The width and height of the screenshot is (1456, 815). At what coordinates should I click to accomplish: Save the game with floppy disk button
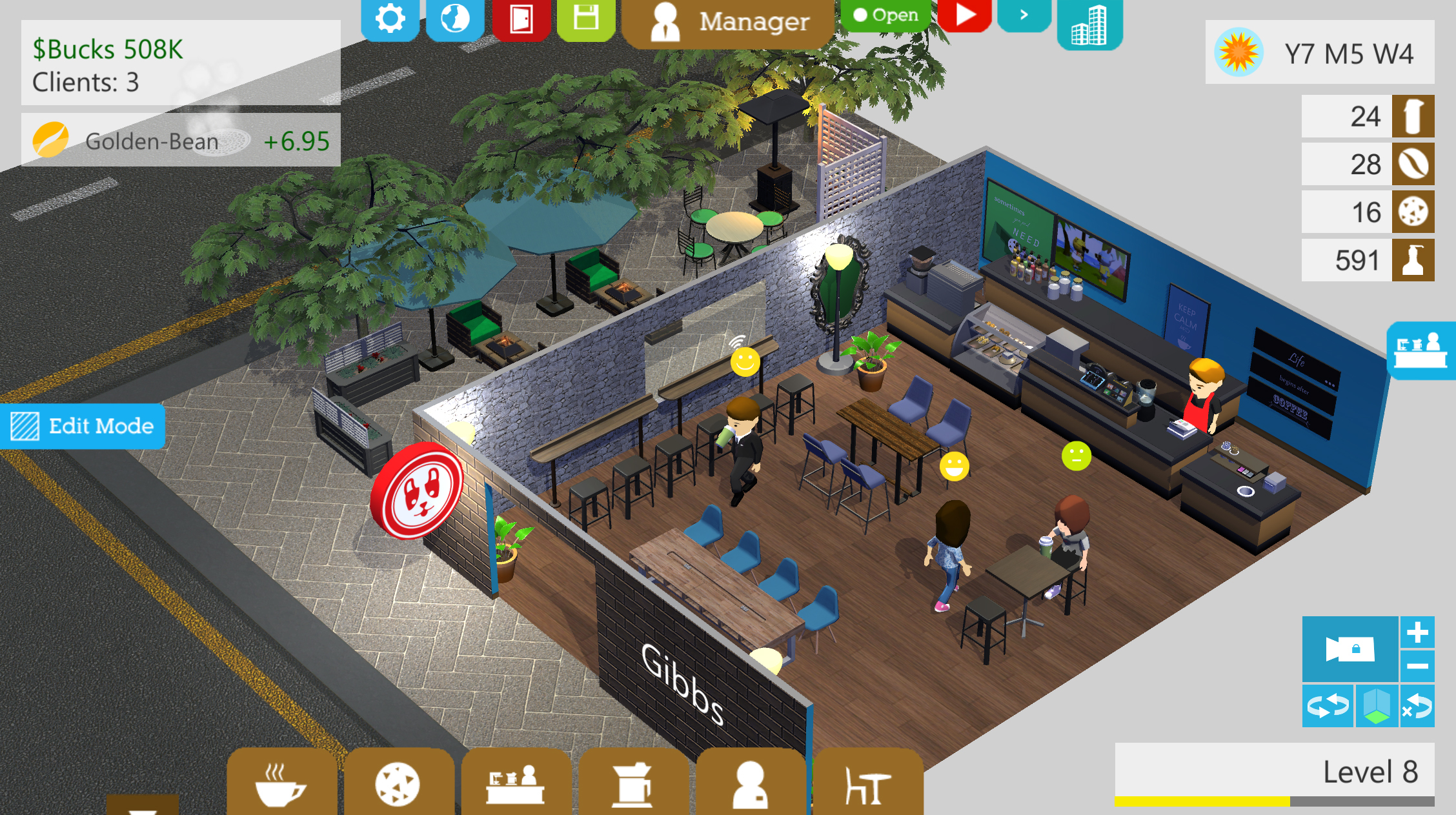(x=586, y=18)
